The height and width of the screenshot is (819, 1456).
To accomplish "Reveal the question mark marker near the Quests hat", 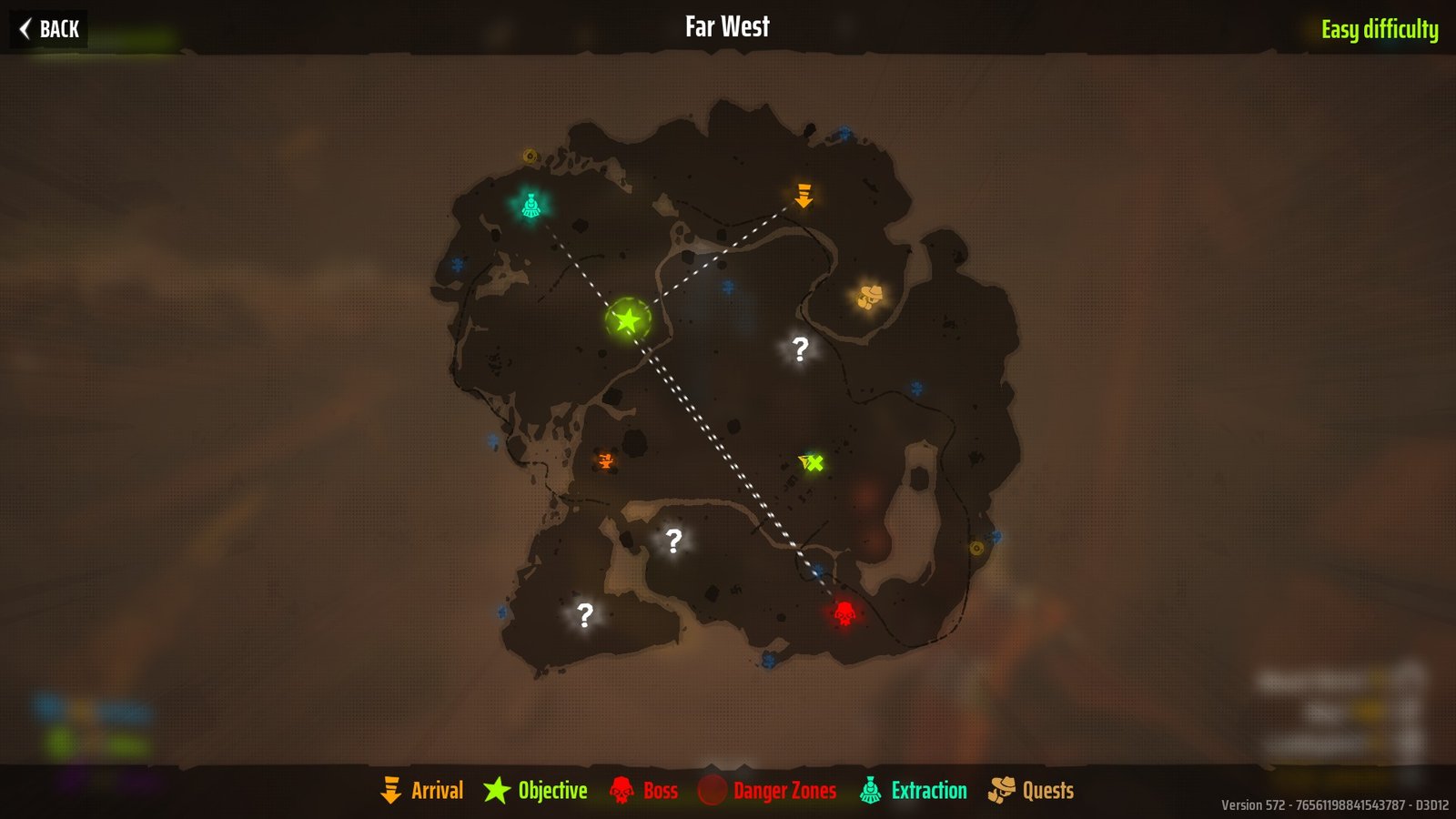I will tap(799, 350).
